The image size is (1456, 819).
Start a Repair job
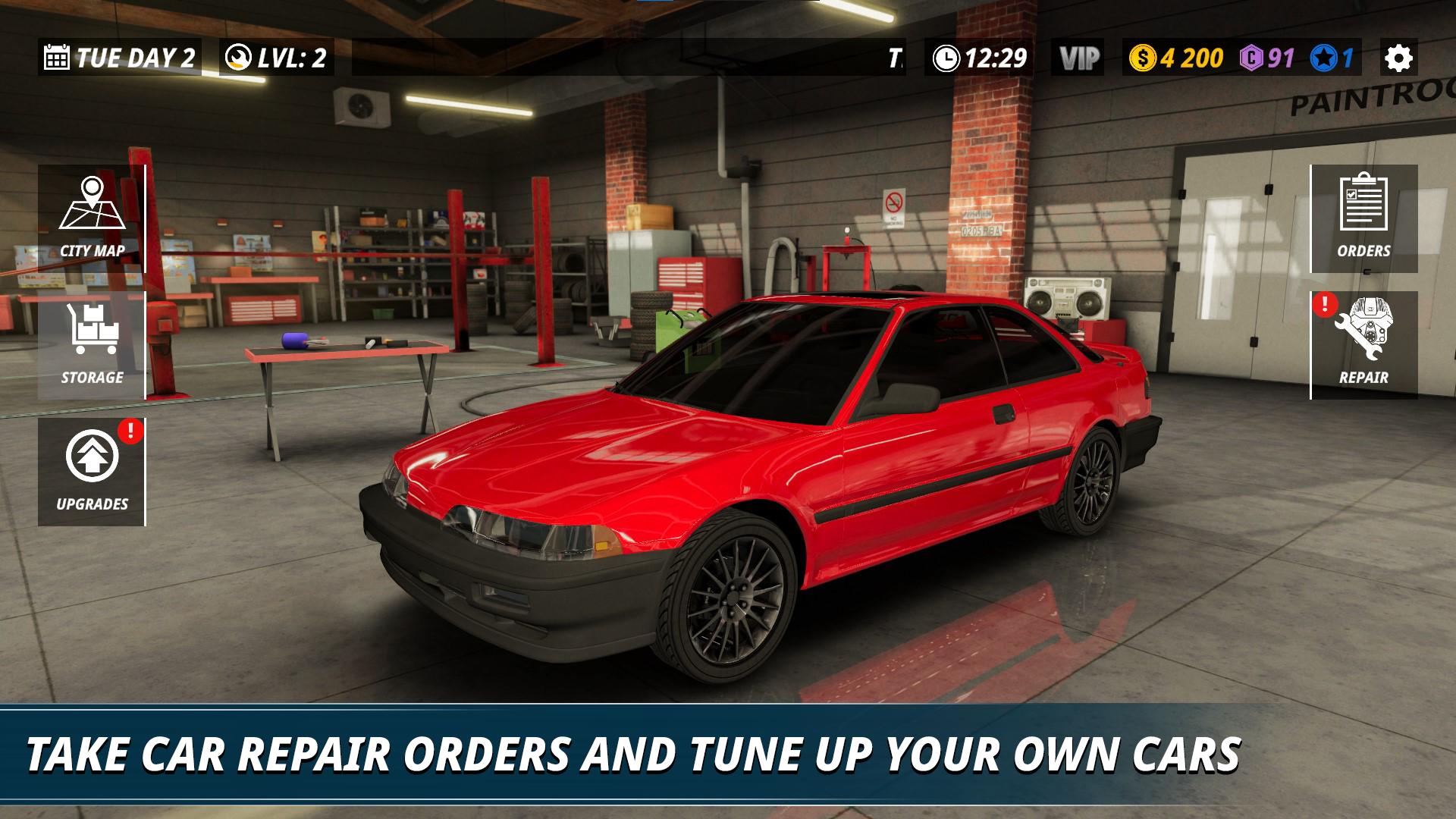(x=1365, y=345)
